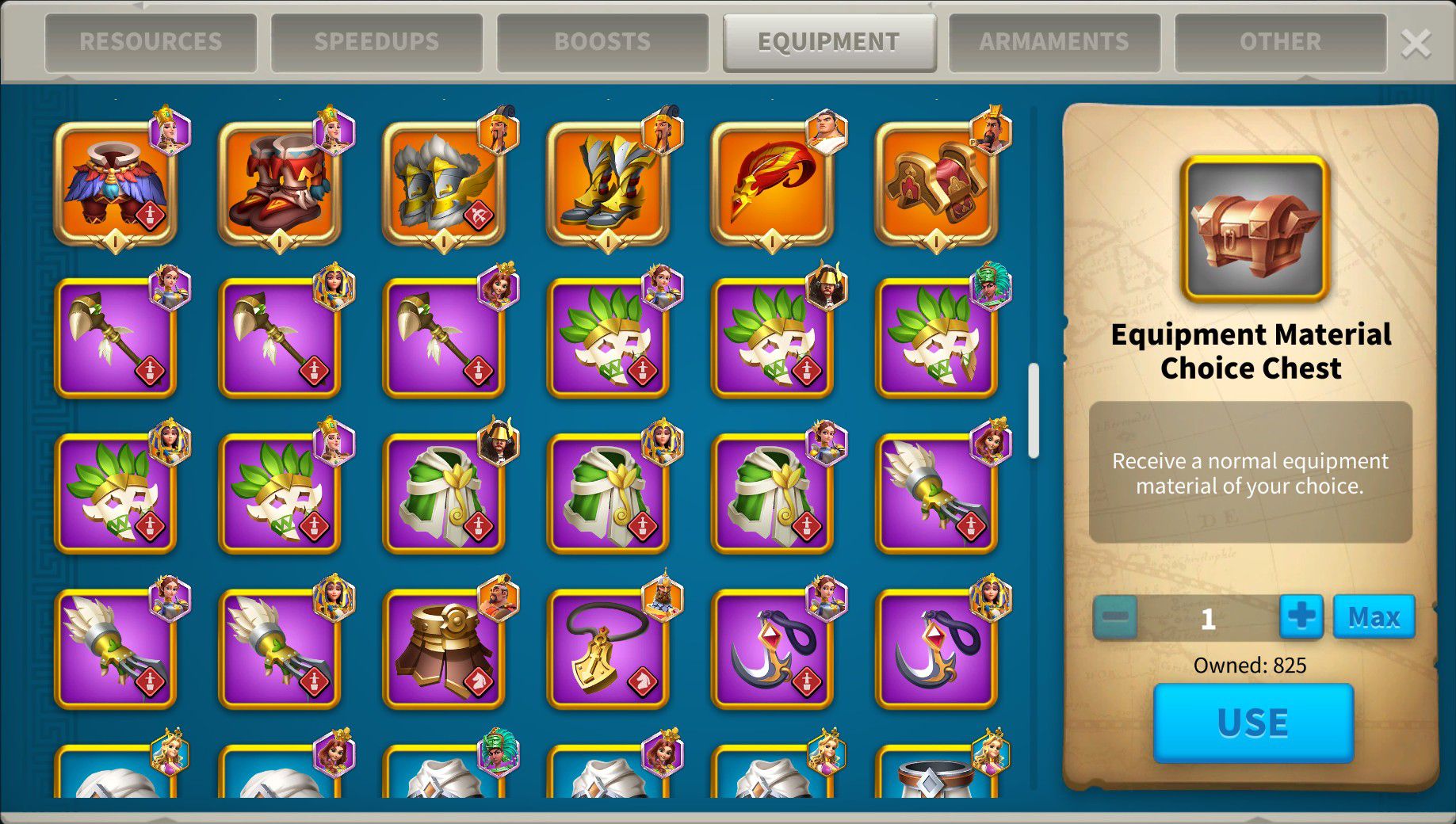1456x824 pixels.
Task: Pick the gold pendant necklace
Action: [x=608, y=650]
